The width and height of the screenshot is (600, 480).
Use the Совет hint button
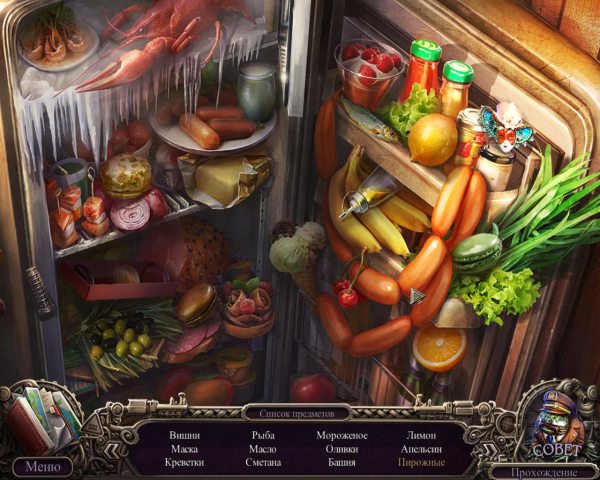[x=555, y=427]
